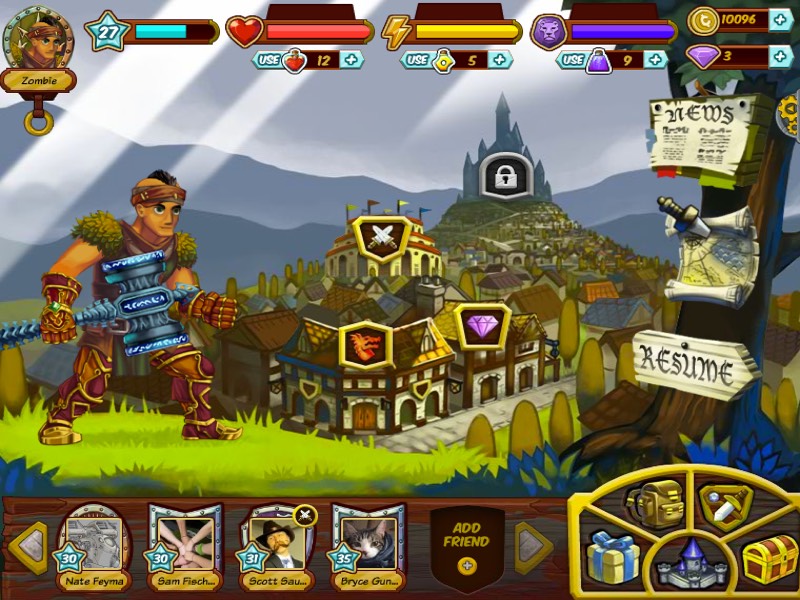Visit the purple gem shop
800x600 pixels.
click(x=482, y=326)
